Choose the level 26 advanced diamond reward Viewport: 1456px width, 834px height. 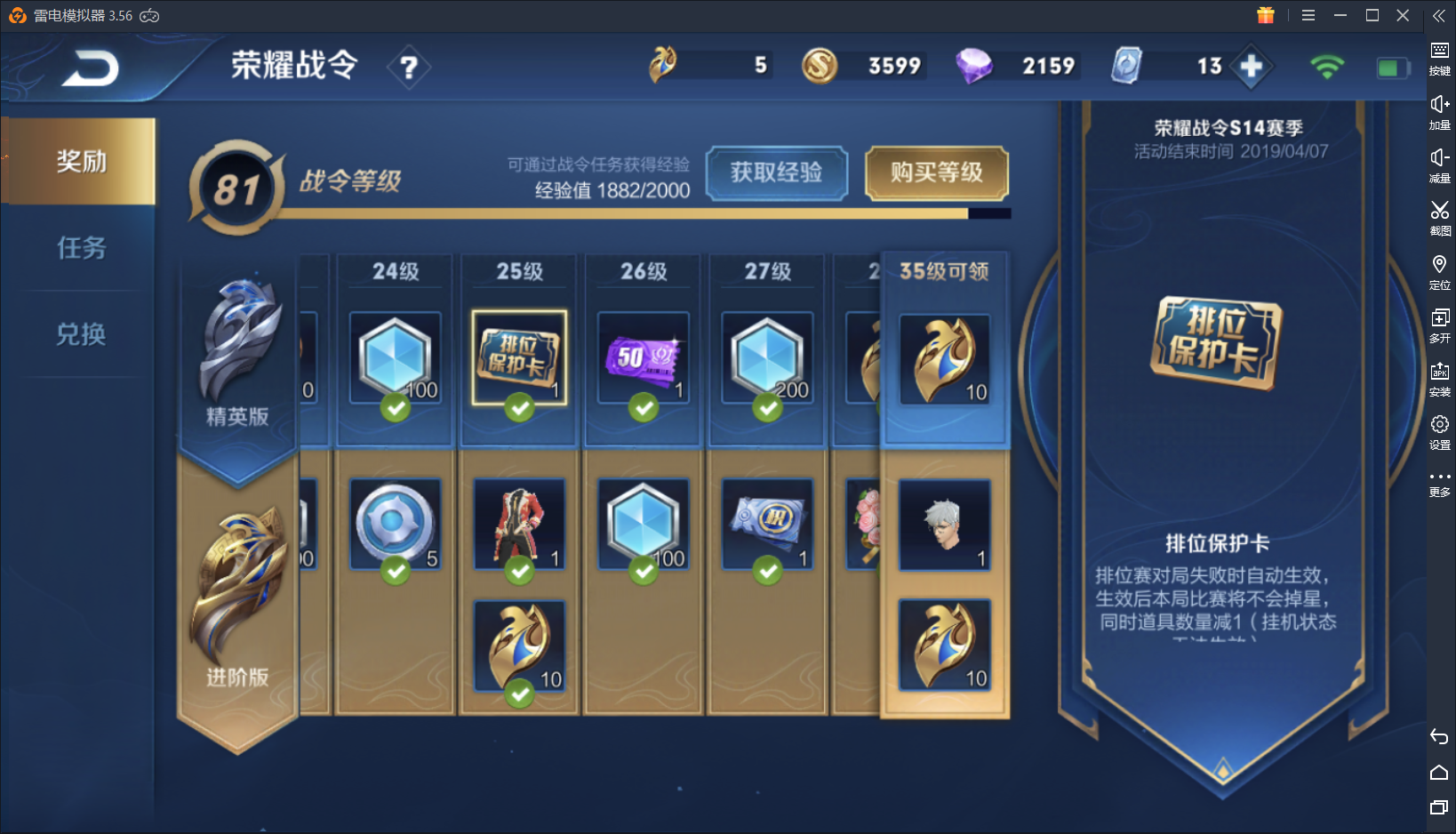[643, 525]
